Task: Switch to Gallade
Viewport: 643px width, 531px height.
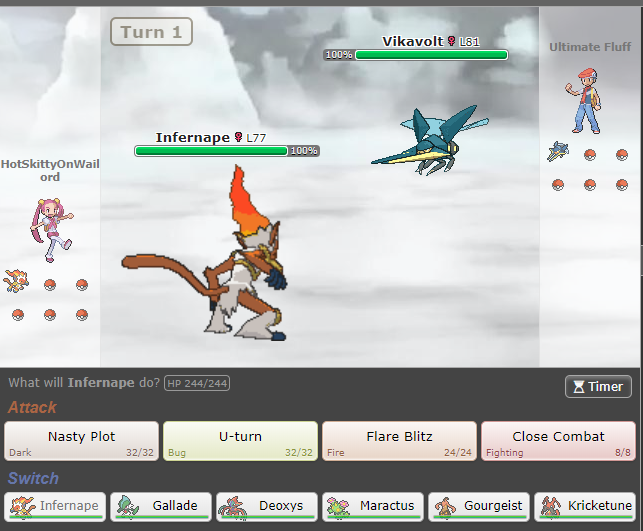Action: point(161,506)
